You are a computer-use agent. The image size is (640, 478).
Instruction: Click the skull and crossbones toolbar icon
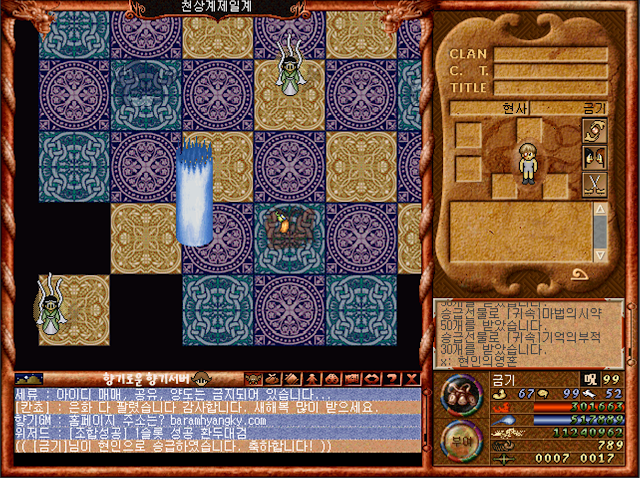coord(253,379)
